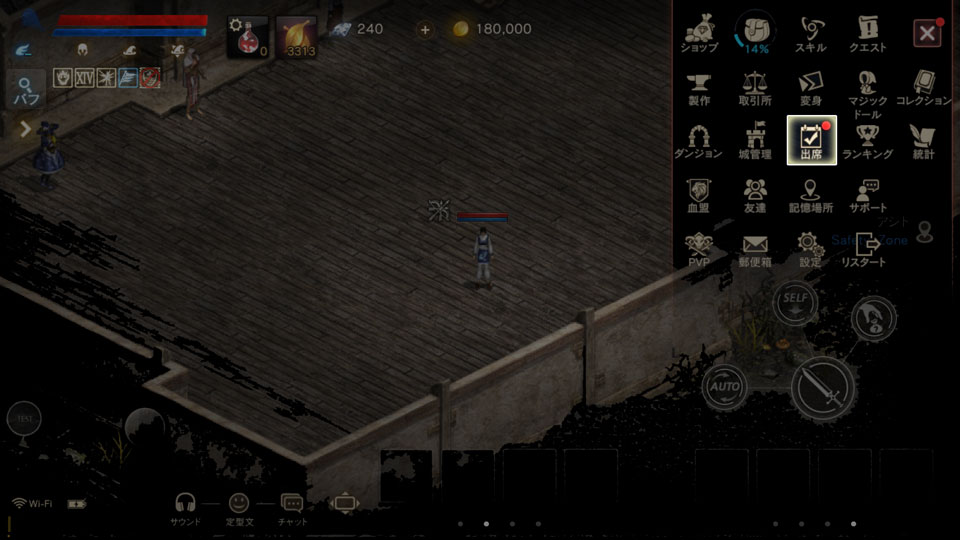This screenshot has width=960, height=540.
Task: Use the red potion quick slot
Action: click(249, 37)
